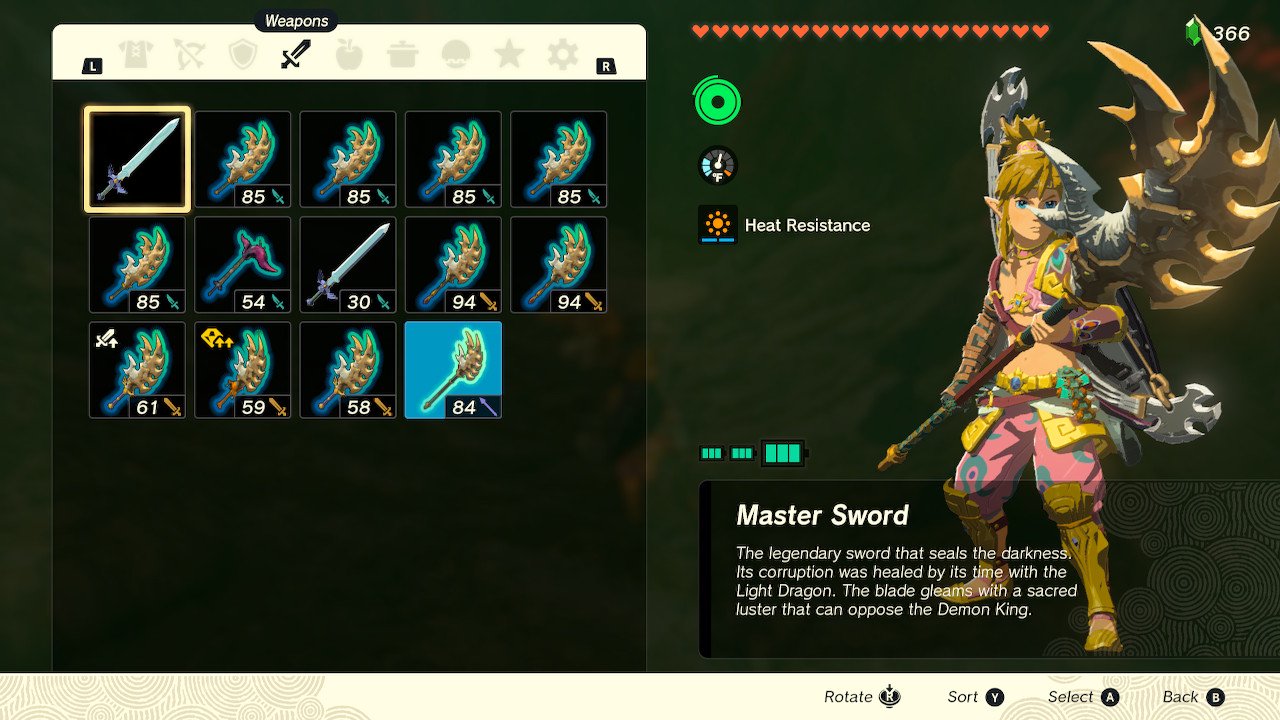Choose the weapon with 58 attack power
Viewport: 1280px width, 720px height.
[347, 370]
